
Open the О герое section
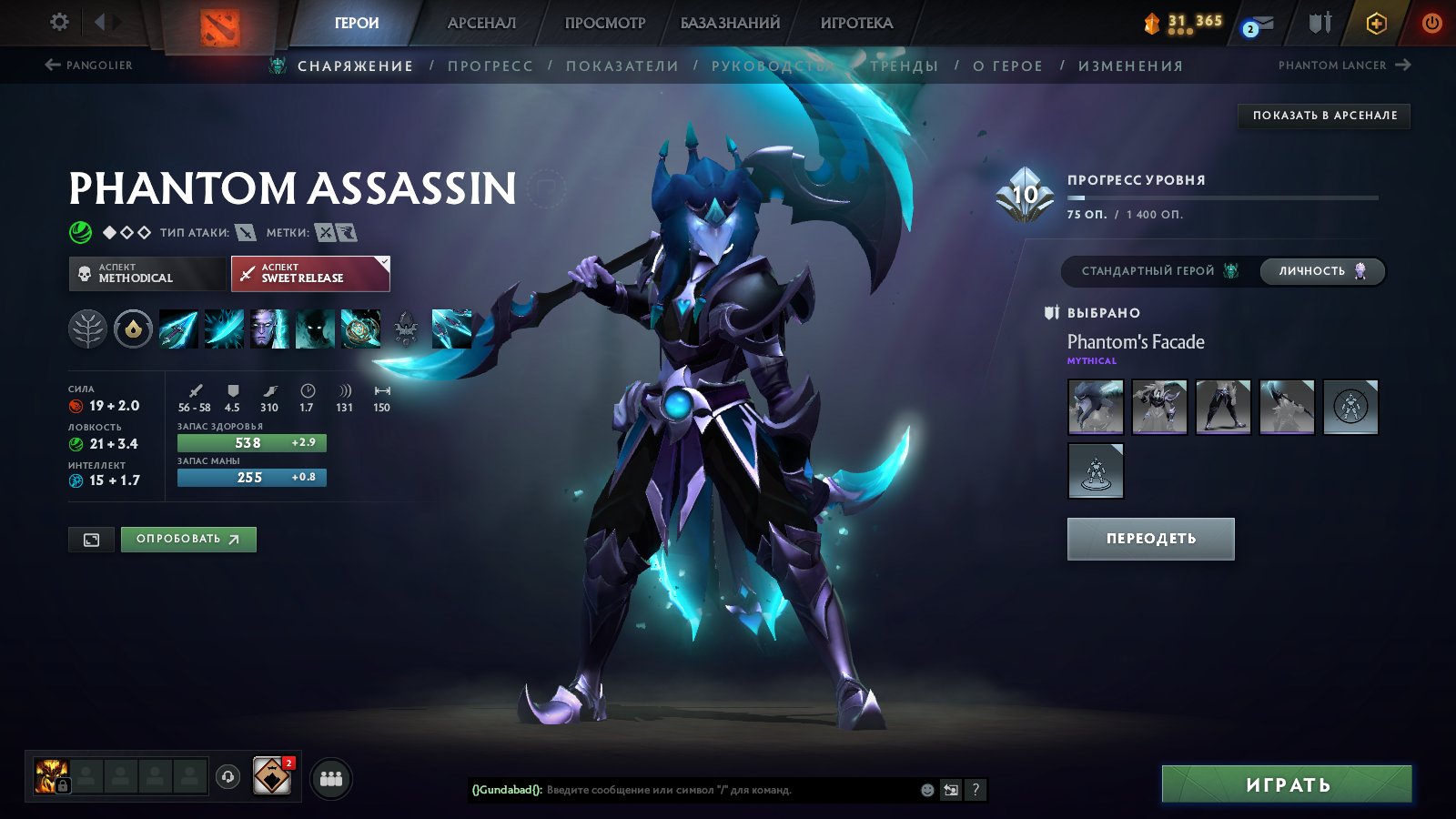(1007, 66)
